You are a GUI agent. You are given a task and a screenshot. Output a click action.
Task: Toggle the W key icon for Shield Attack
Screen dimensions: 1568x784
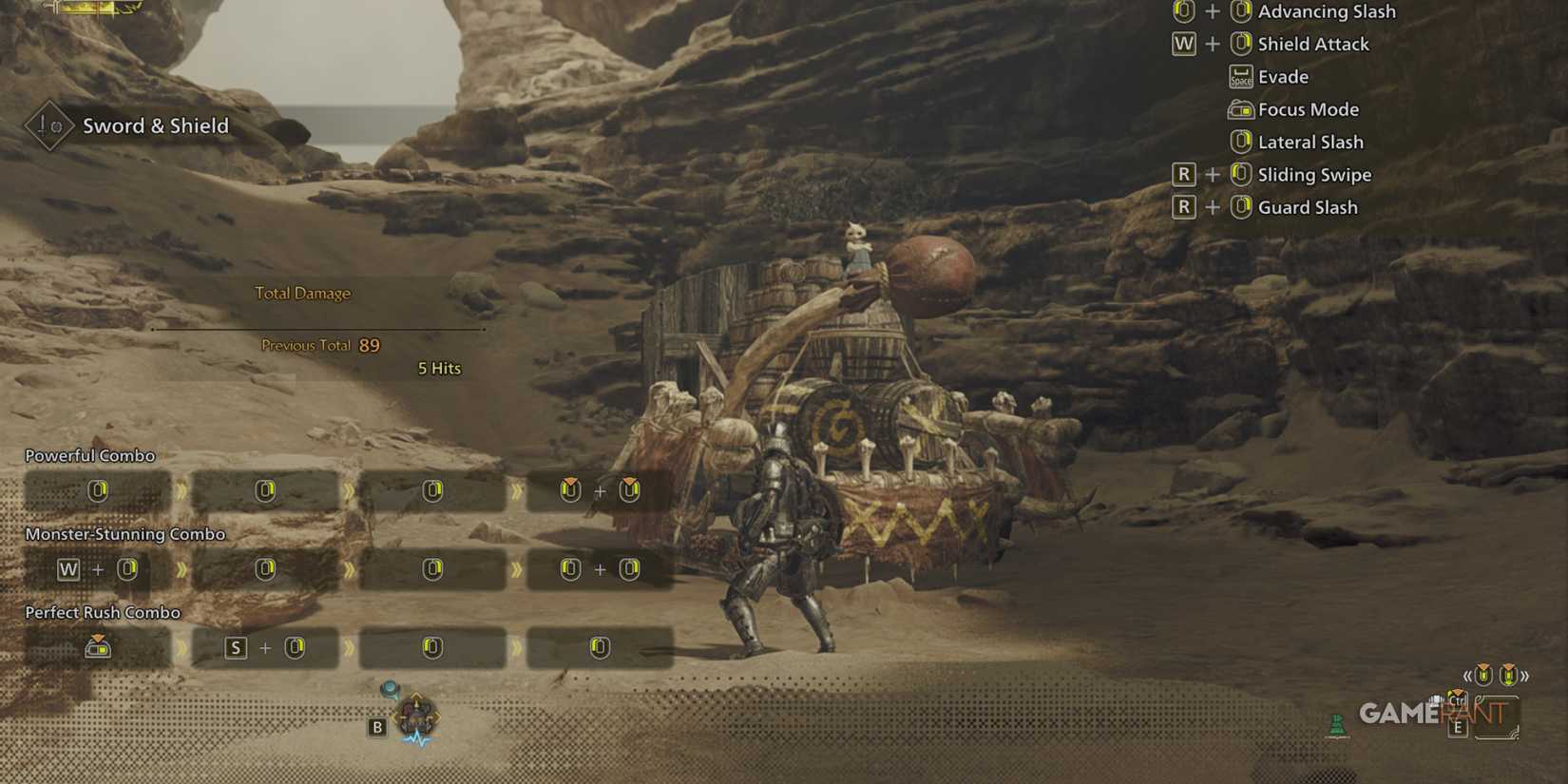pos(1184,44)
